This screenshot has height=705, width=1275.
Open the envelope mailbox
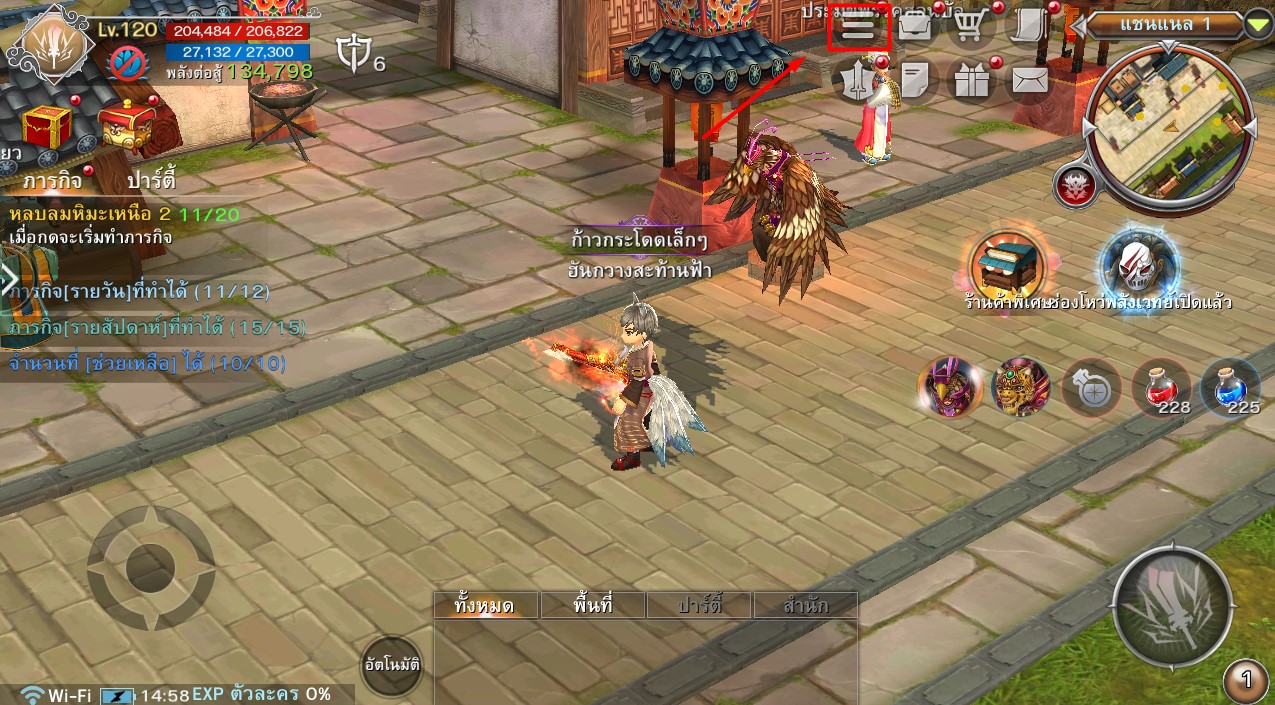1029,80
